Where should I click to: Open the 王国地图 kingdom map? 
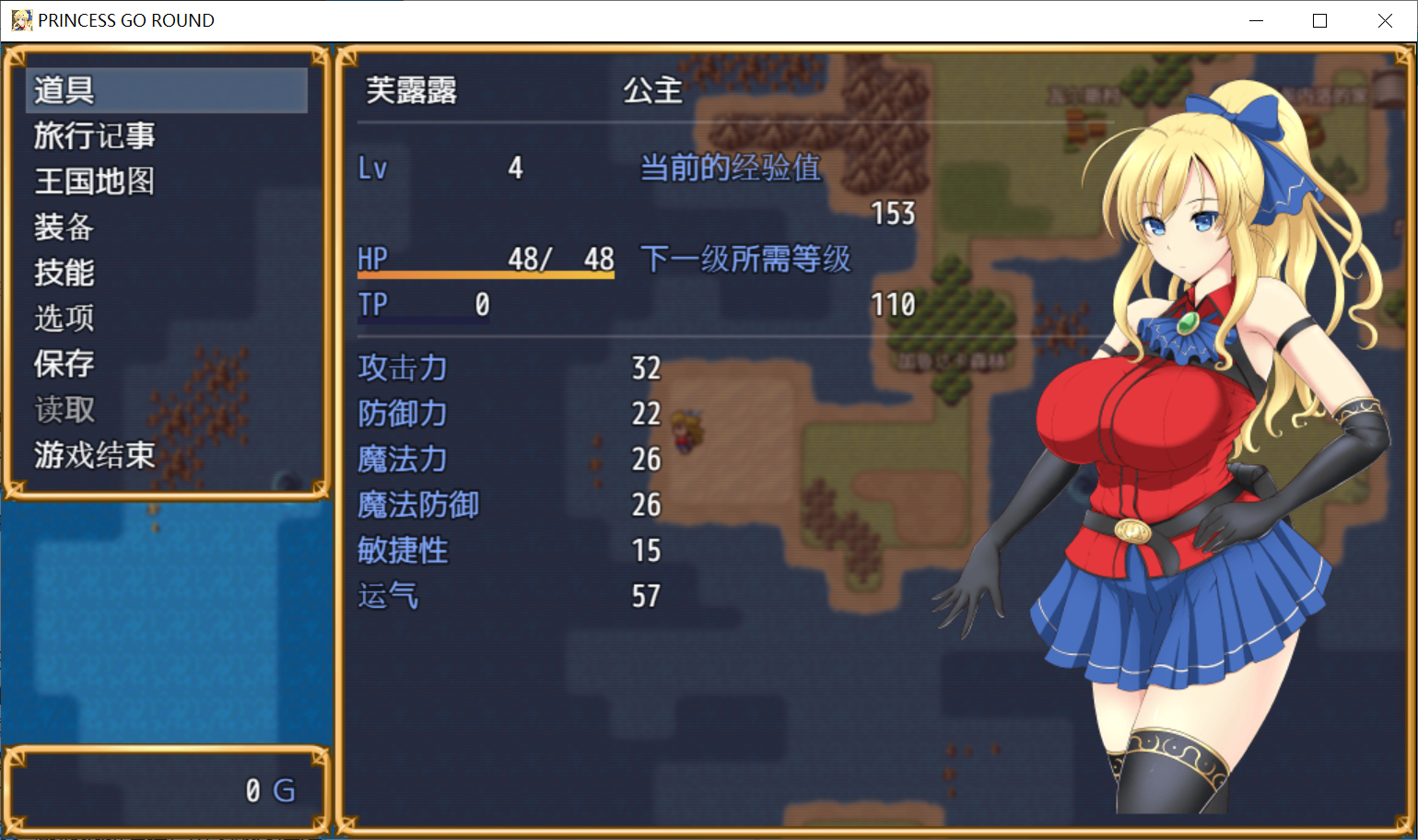(95, 181)
